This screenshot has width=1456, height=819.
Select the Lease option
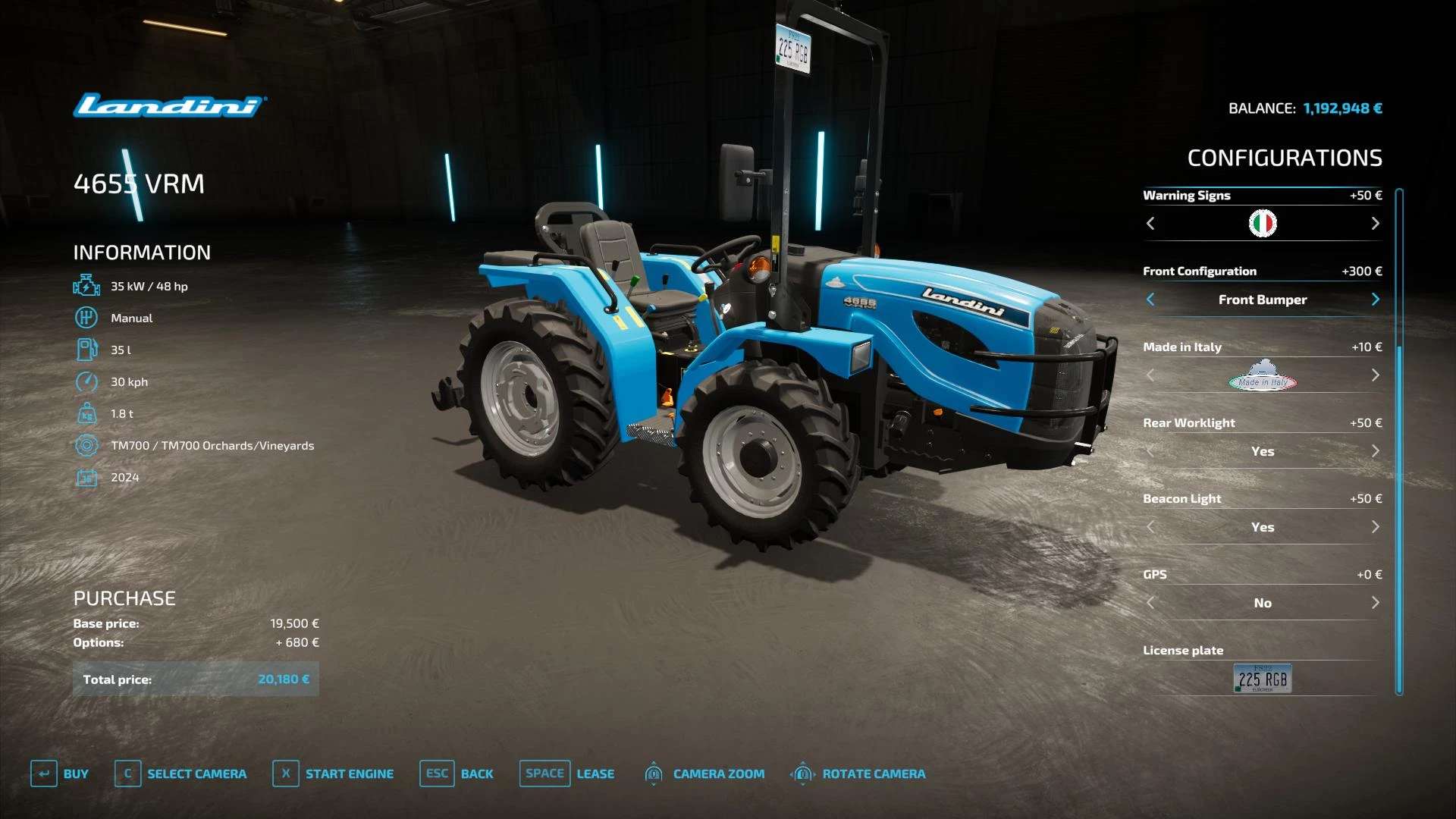point(567,773)
